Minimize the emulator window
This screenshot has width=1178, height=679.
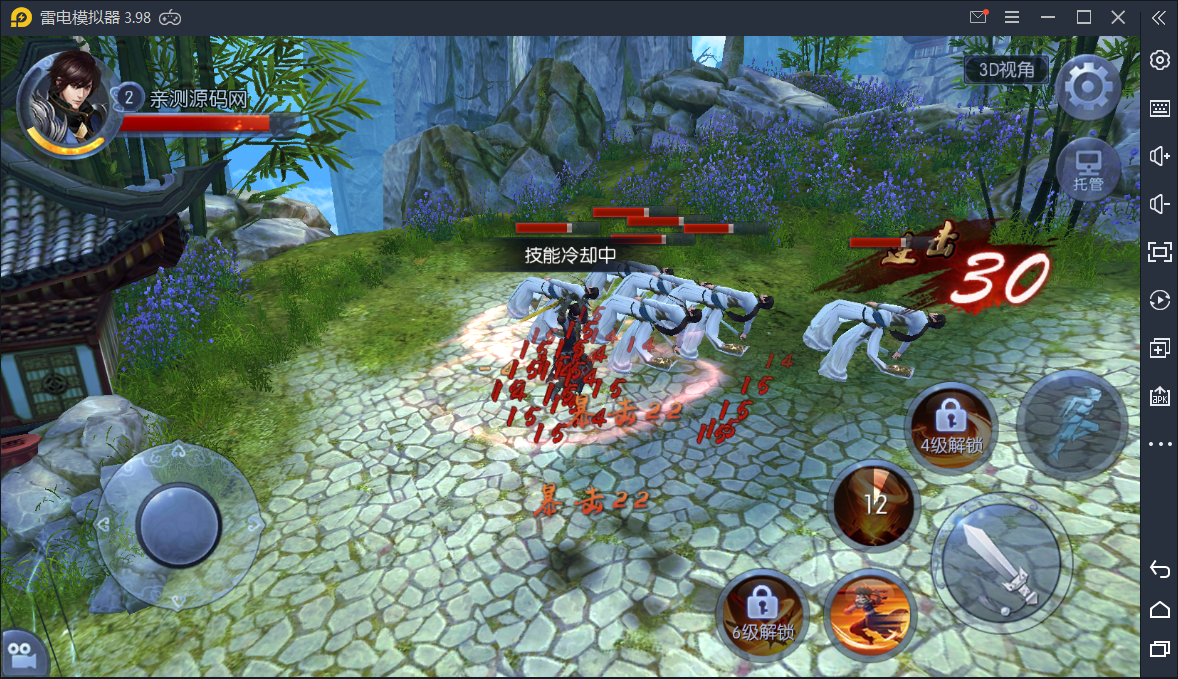[1047, 17]
